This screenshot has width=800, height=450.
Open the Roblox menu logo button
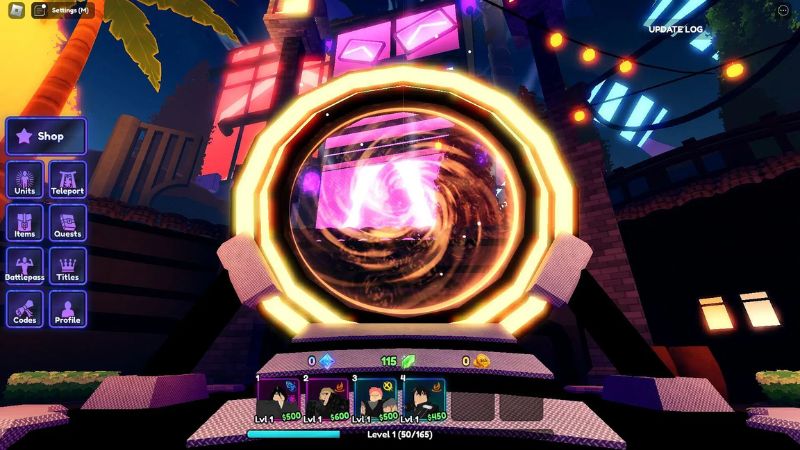click(12, 10)
